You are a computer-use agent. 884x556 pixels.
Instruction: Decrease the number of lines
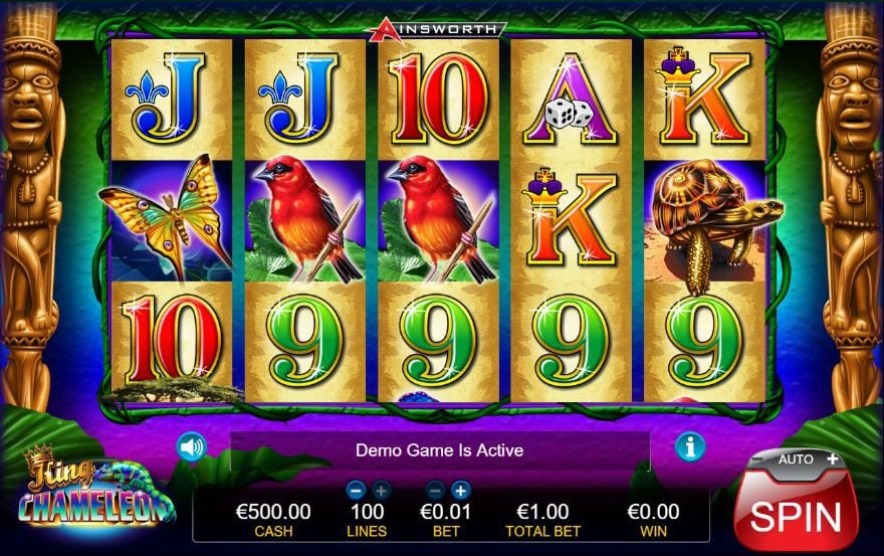pos(355,490)
